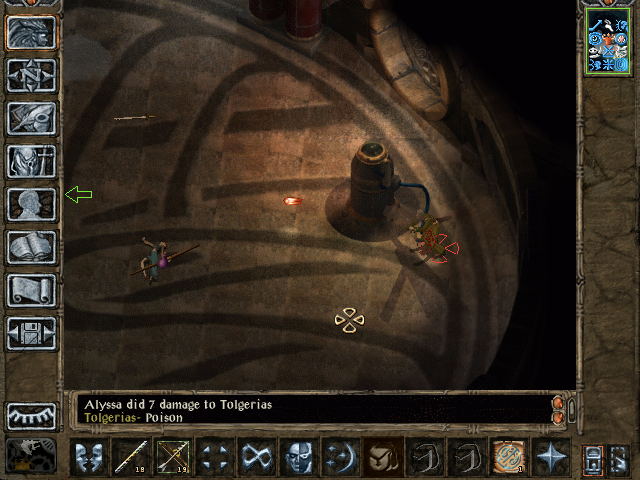This screenshot has width=640, height=480.
Task: Click the four-arrow formation button
Action: [215, 457]
